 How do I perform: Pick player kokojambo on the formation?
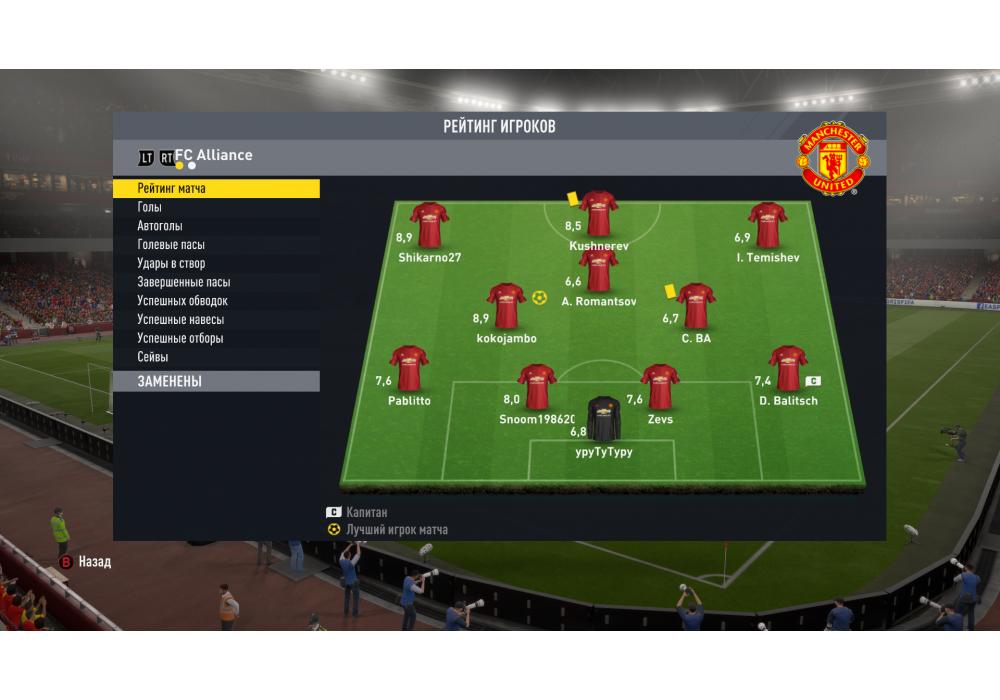pyautogui.click(x=506, y=306)
